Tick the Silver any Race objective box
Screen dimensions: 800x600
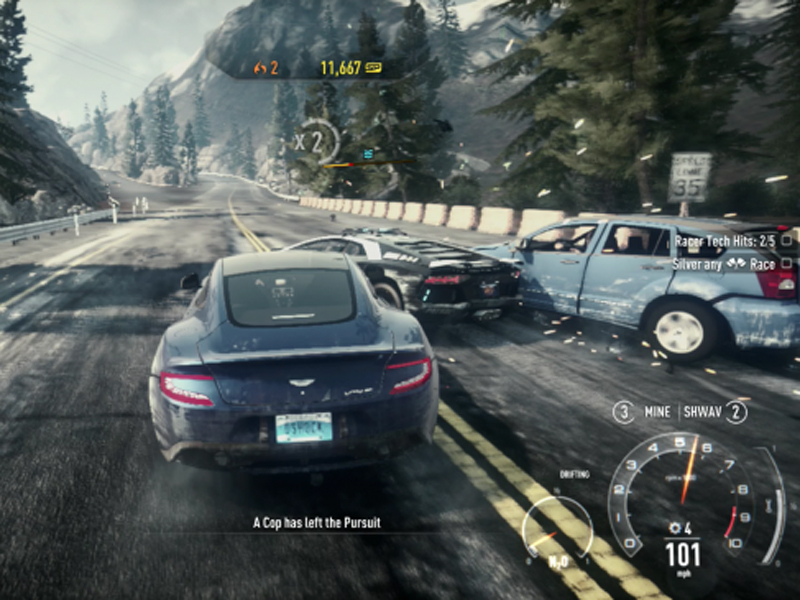pos(787,263)
